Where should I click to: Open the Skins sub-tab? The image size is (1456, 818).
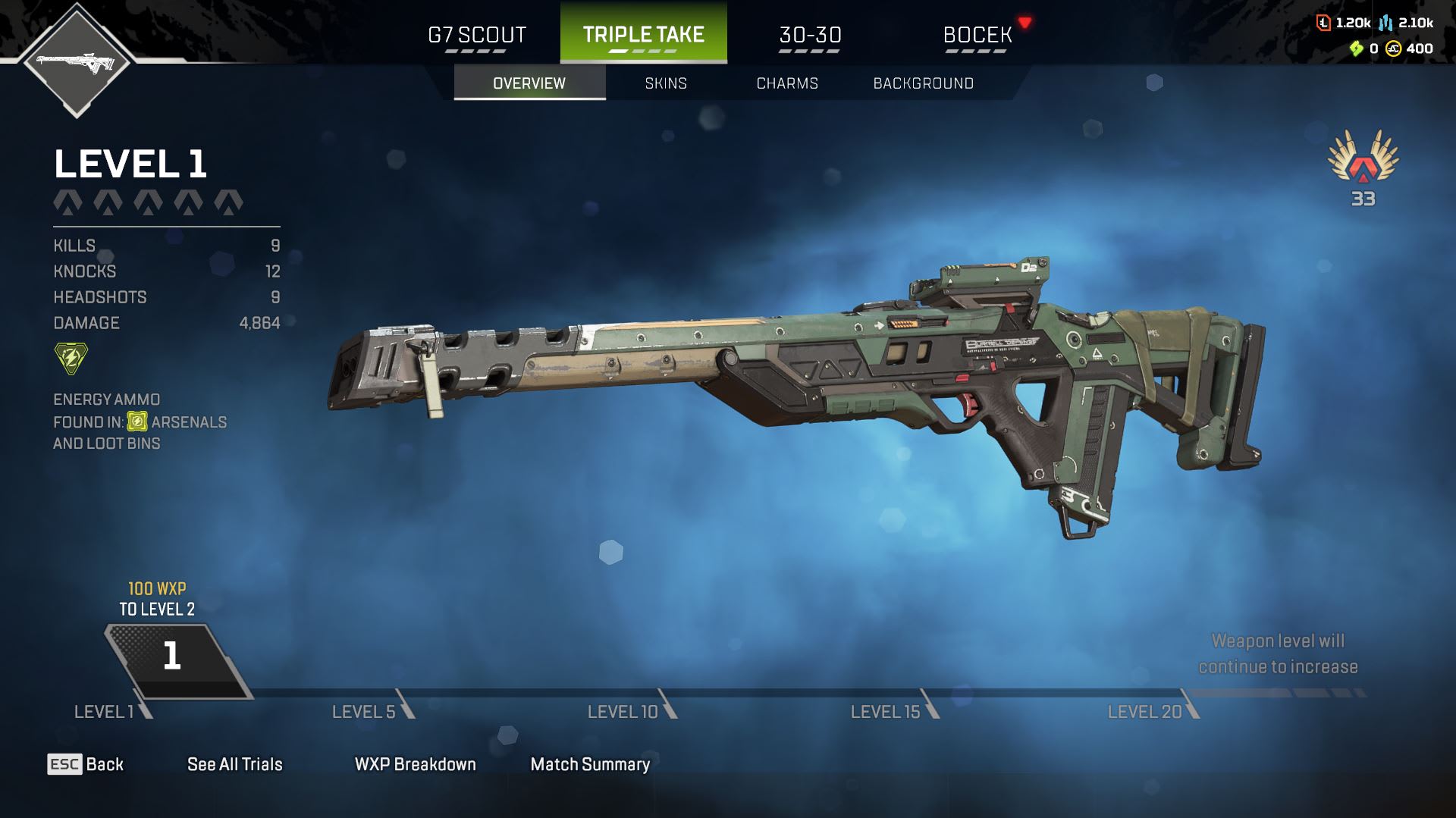point(666,83)
